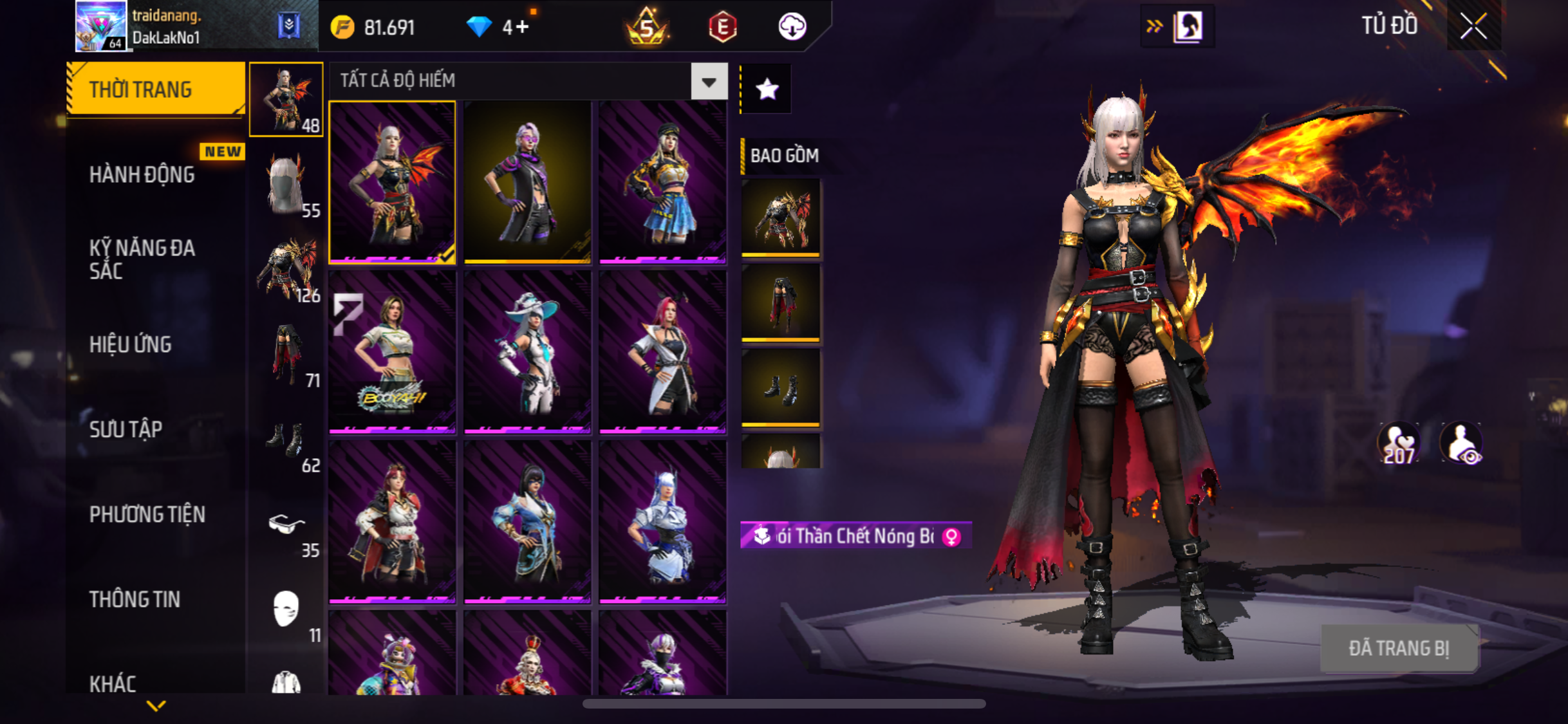The height and width of the screenshot is (724, 1568).
Task: Show the Thông Tin section
Action: point(135,599)
